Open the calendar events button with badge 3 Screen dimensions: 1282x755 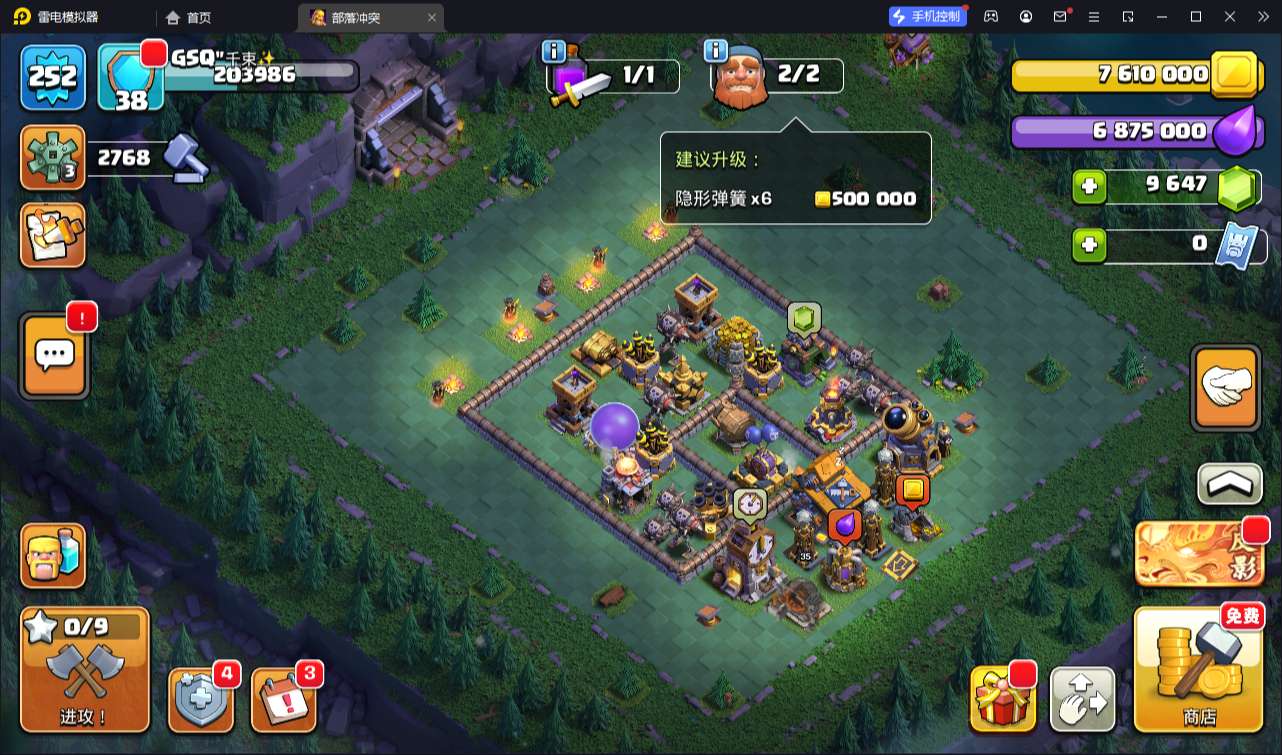coord(284,698)
